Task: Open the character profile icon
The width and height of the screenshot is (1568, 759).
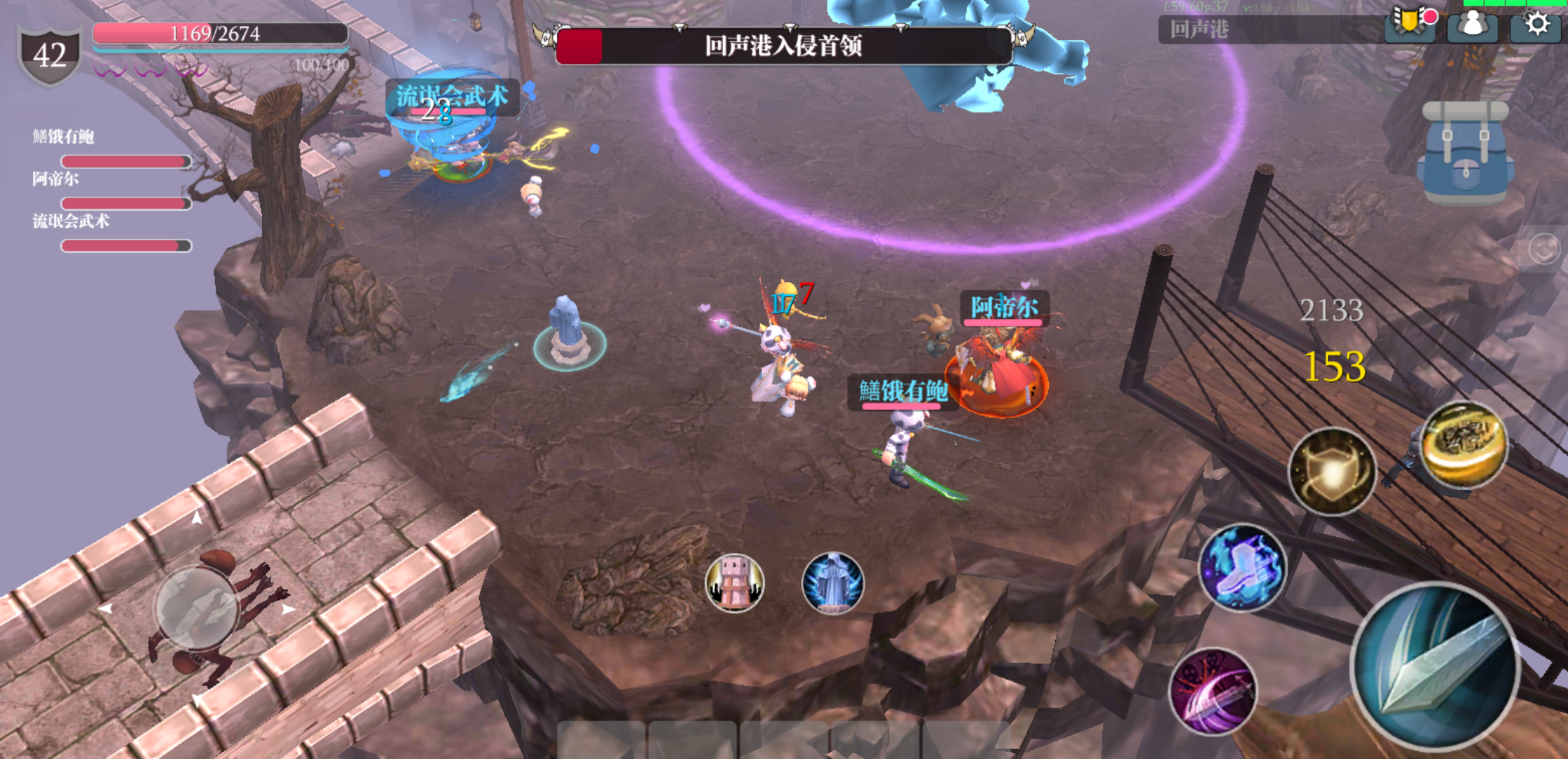Action: [x=1472, y=25]
